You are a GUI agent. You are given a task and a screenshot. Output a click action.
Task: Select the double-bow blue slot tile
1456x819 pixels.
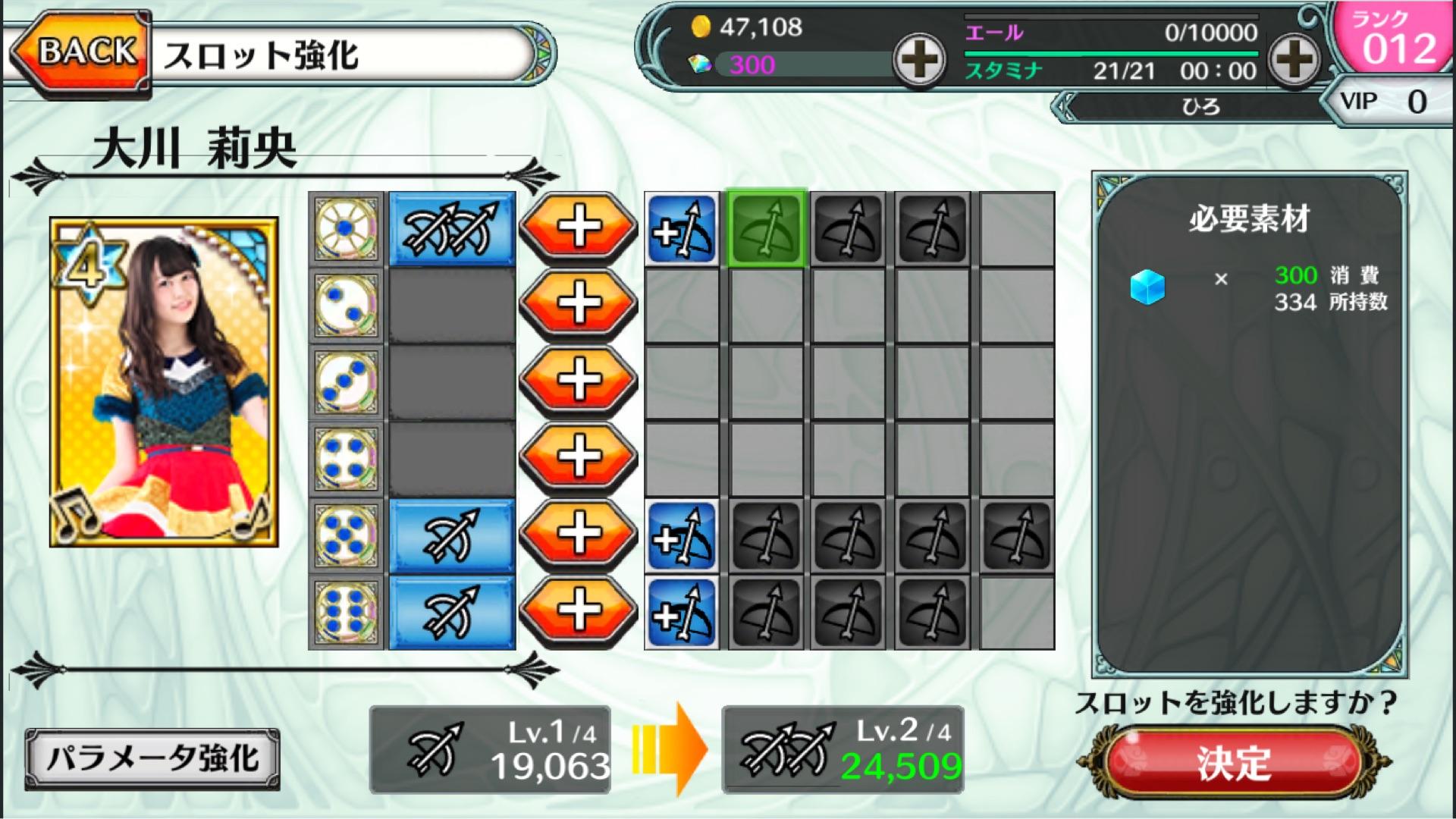tap(452, 228)
